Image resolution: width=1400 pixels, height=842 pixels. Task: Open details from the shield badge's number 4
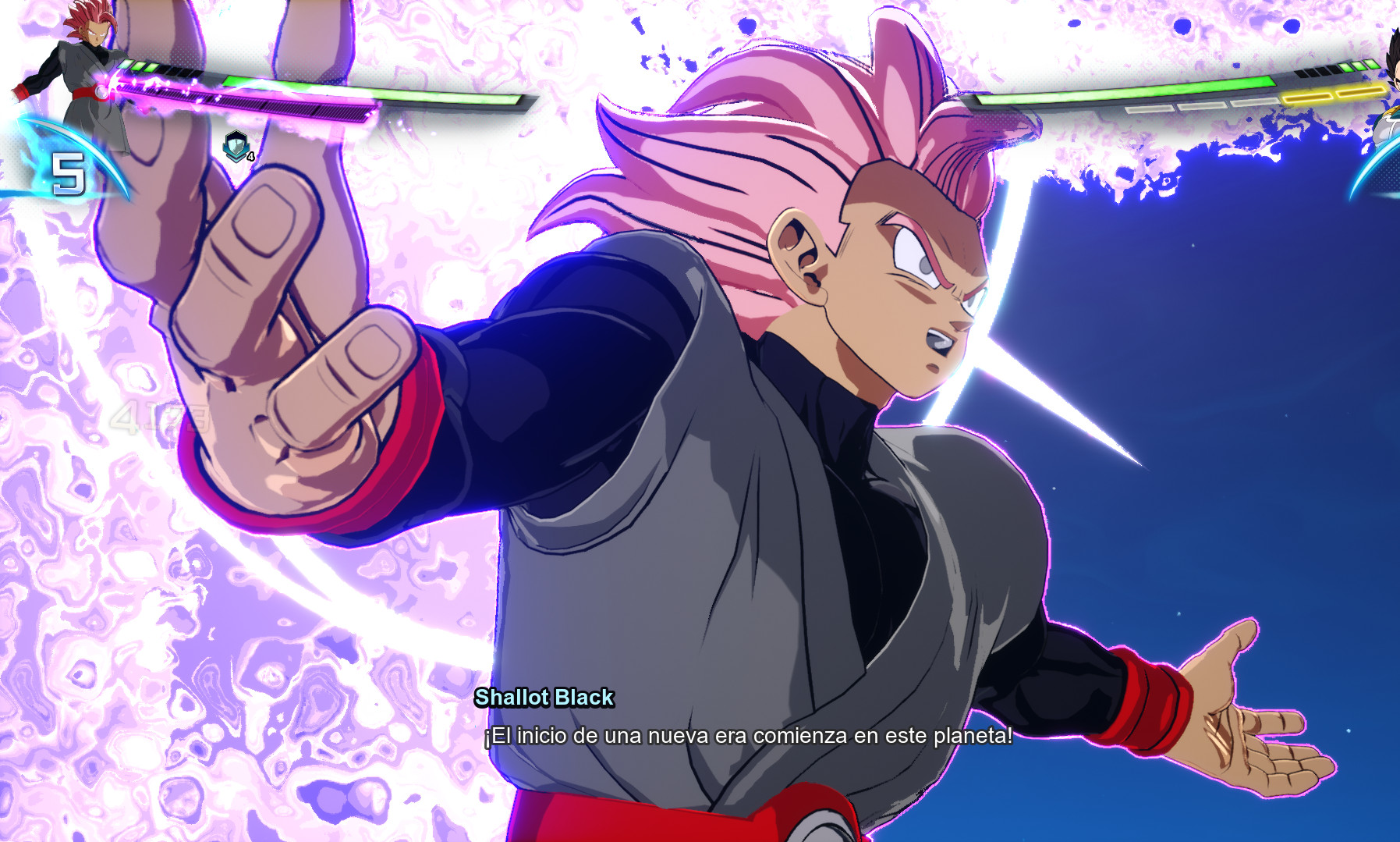point(250,156)
